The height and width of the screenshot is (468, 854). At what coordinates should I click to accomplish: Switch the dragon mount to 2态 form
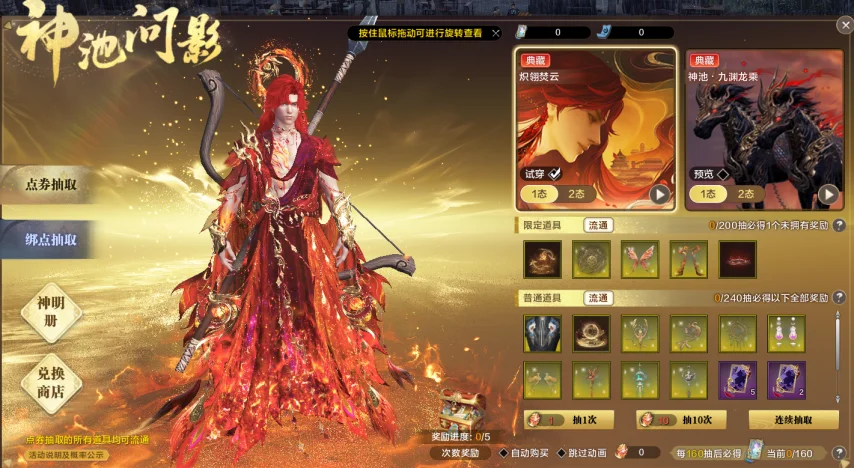click(746, 194)
